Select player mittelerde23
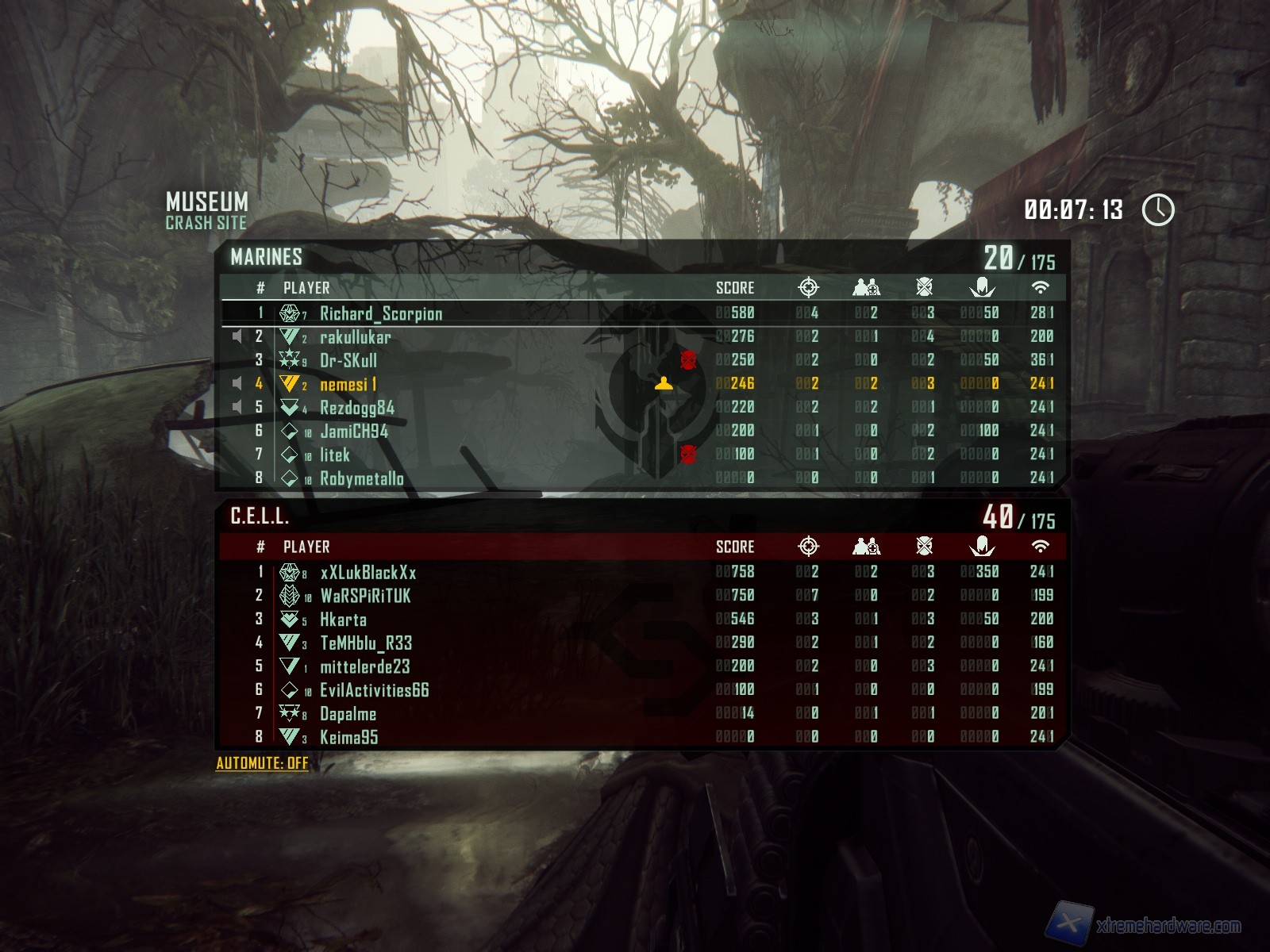This screenshot has width=1270, height=952. [x=364, y=666]
